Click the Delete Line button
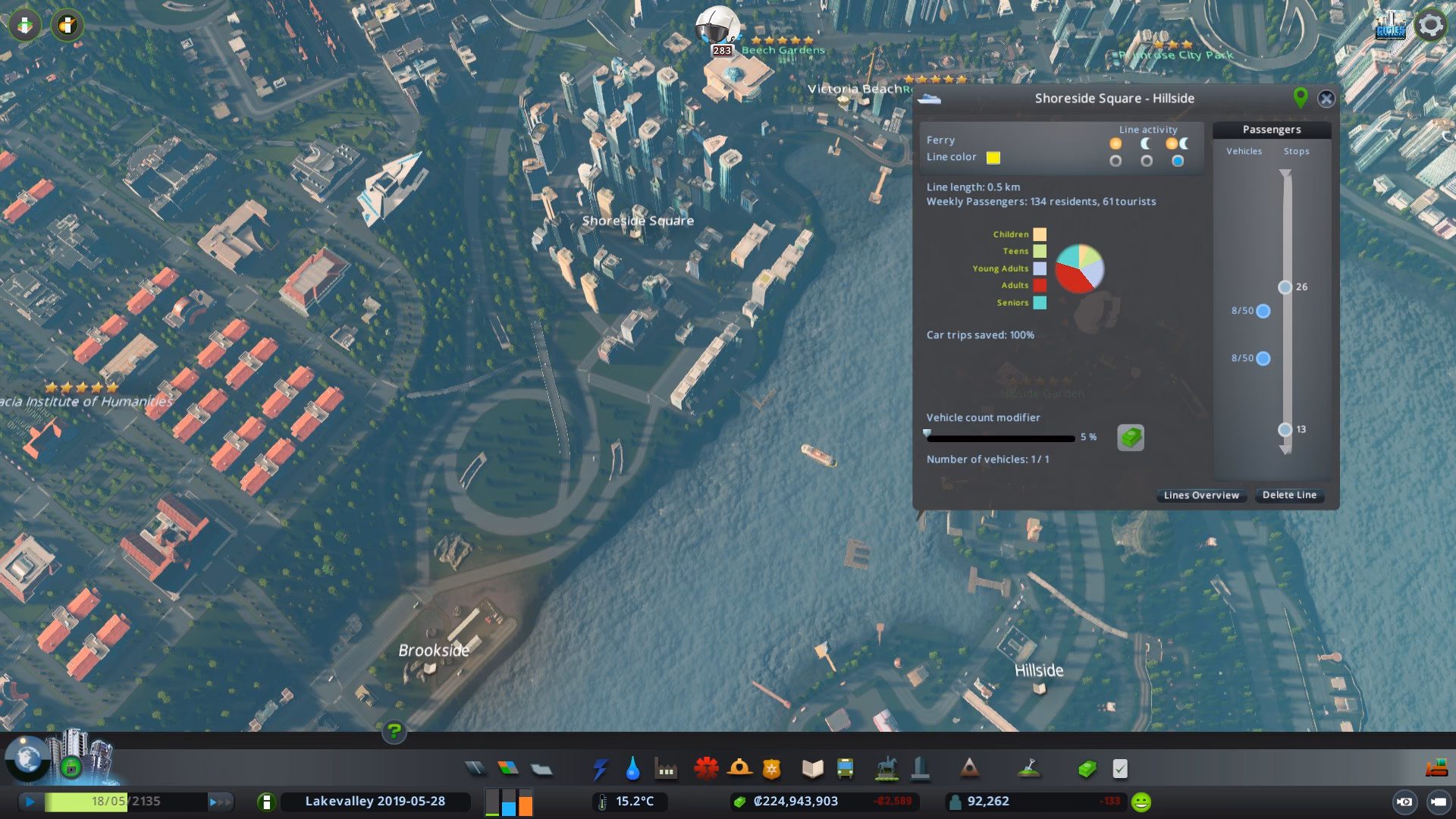 coord(1289,494)
